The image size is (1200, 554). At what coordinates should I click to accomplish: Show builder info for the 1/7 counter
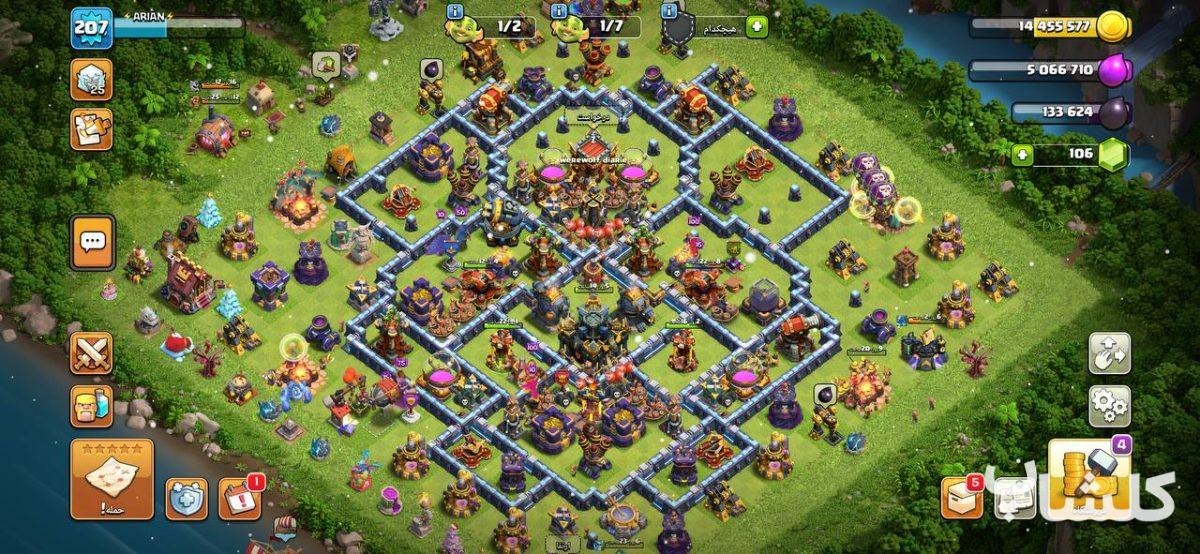coord(560,11)
